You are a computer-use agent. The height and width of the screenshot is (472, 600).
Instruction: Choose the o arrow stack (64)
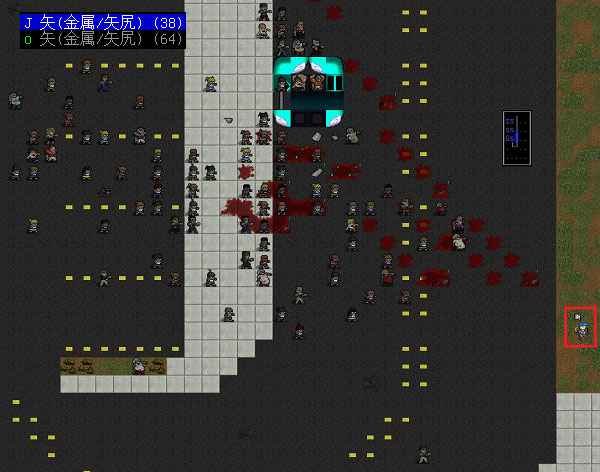pos(98,39)
